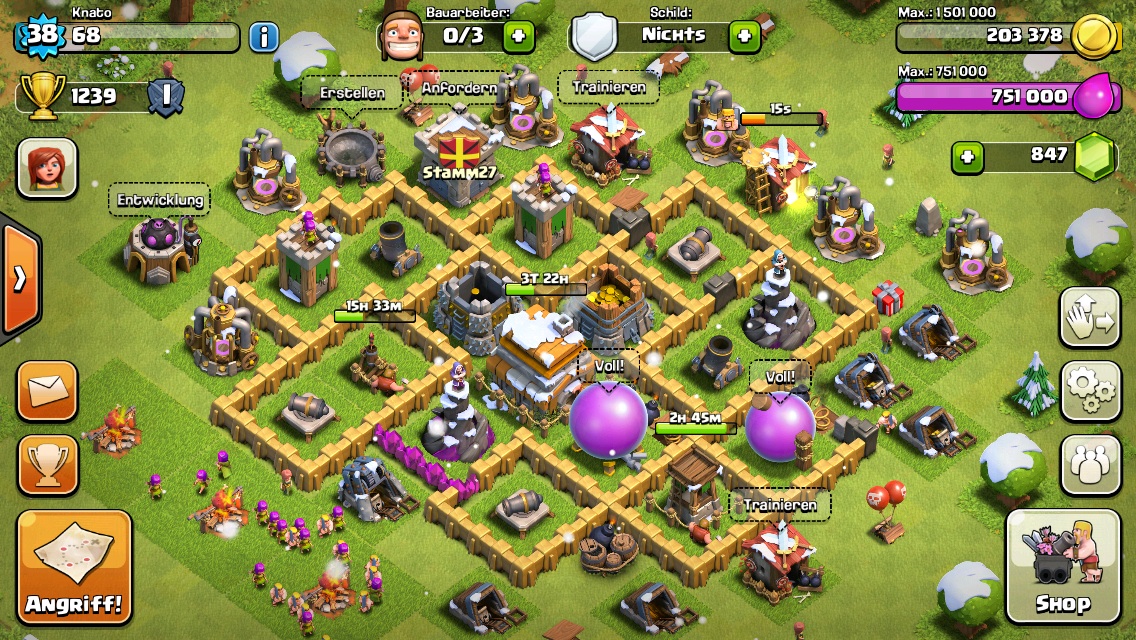Click the shield with exclamation mark icon
The image size is (1136, 640).
(x=165, y=97)
